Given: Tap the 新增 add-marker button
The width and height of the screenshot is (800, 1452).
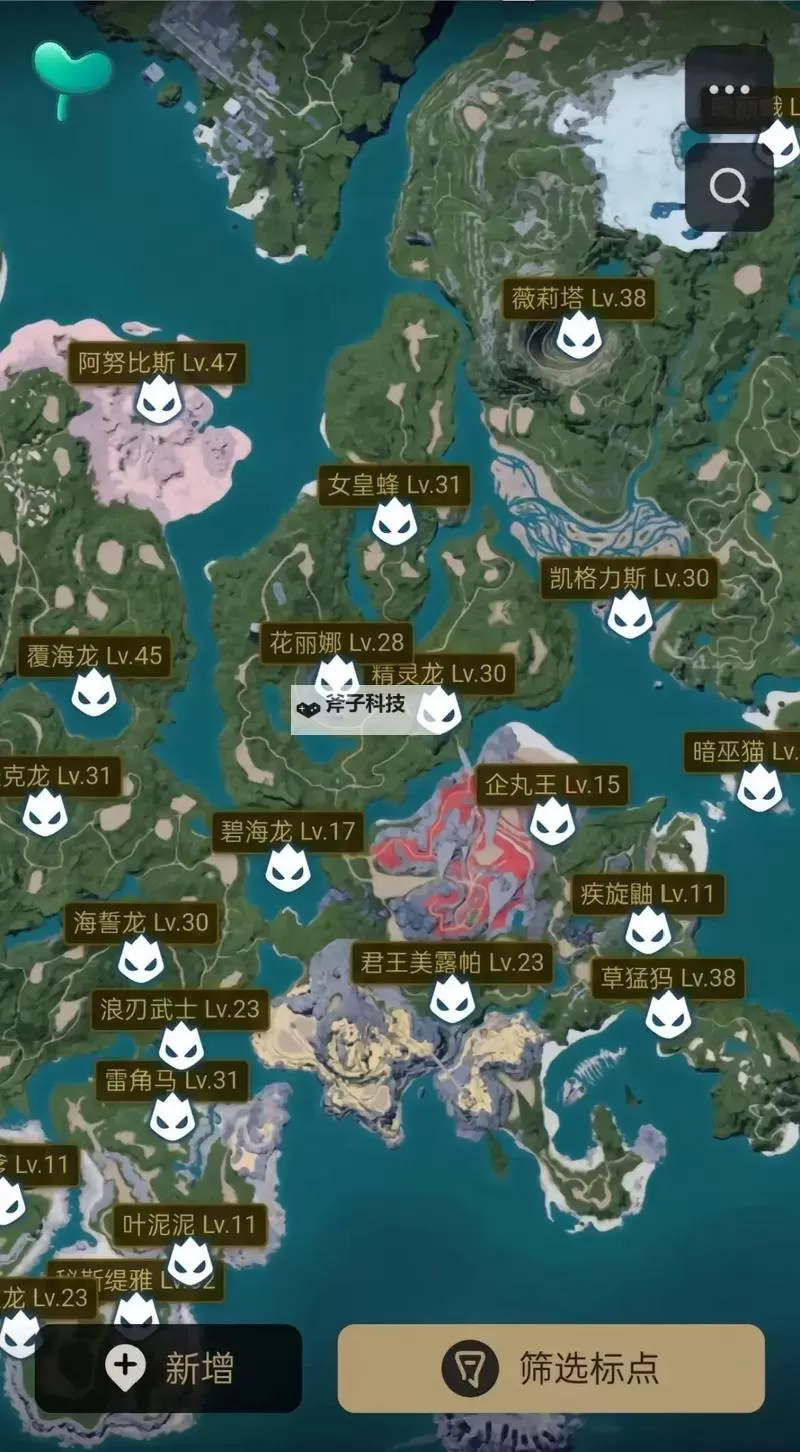Looking at the screenshot, I should pos(168,1368).
